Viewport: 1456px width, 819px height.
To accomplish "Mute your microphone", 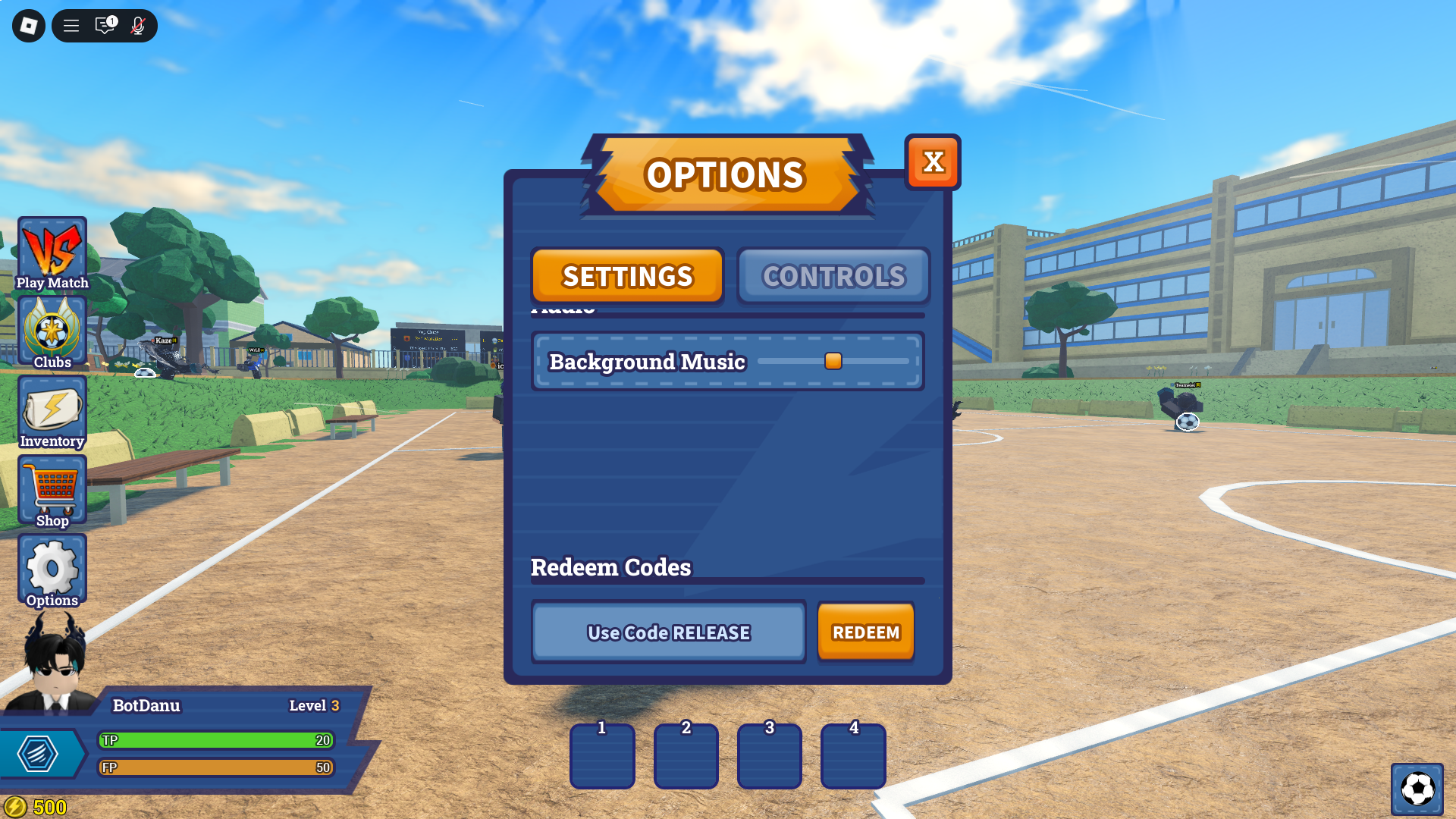I will (x=137, y=25).
